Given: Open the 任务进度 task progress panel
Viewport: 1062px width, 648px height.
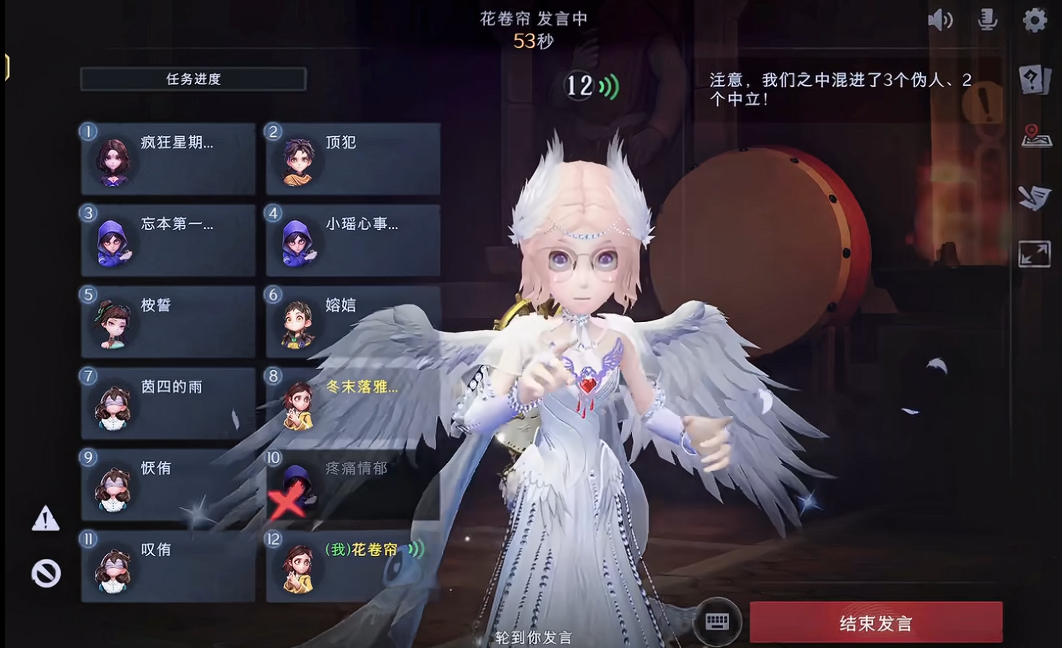Looking at the screenshot, I should tap(193, 79).
